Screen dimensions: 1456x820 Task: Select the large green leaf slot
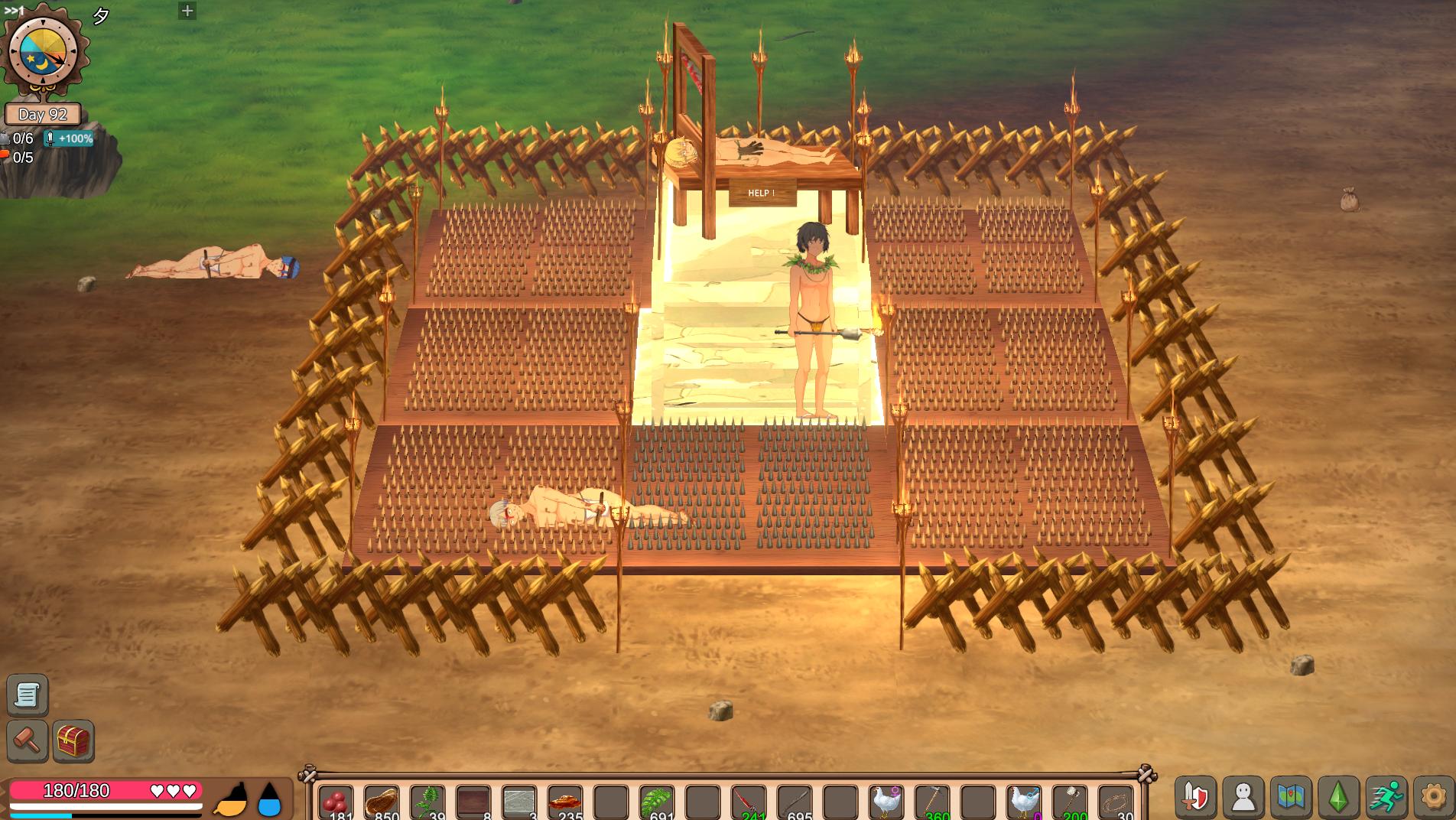[657, 803]
